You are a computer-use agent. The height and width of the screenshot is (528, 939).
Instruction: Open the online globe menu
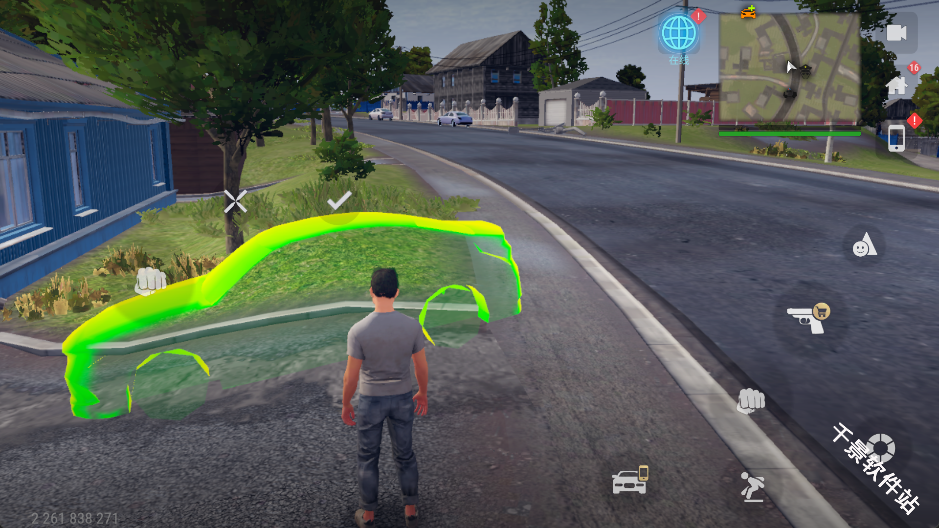point(679,34)
